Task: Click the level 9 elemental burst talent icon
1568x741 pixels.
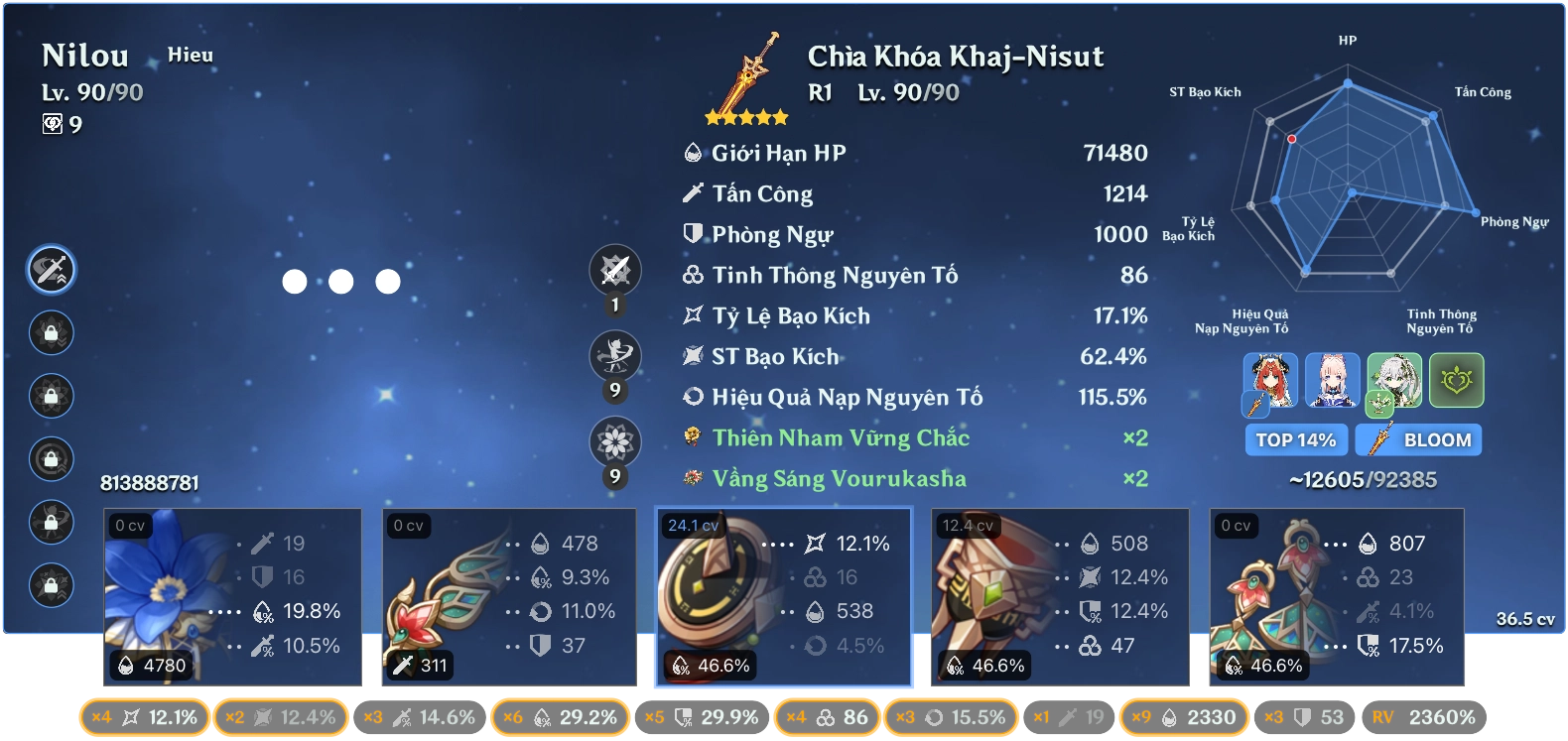Action: pyautogui.click(x=613, y=437)
